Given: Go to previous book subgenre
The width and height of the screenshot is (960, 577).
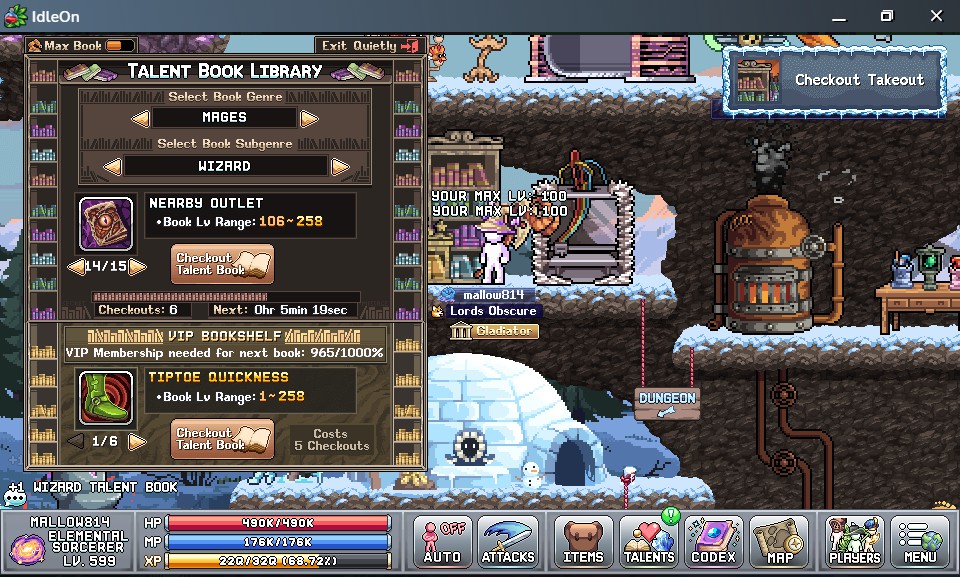Looking at the screenshot, I should point(113,166).
